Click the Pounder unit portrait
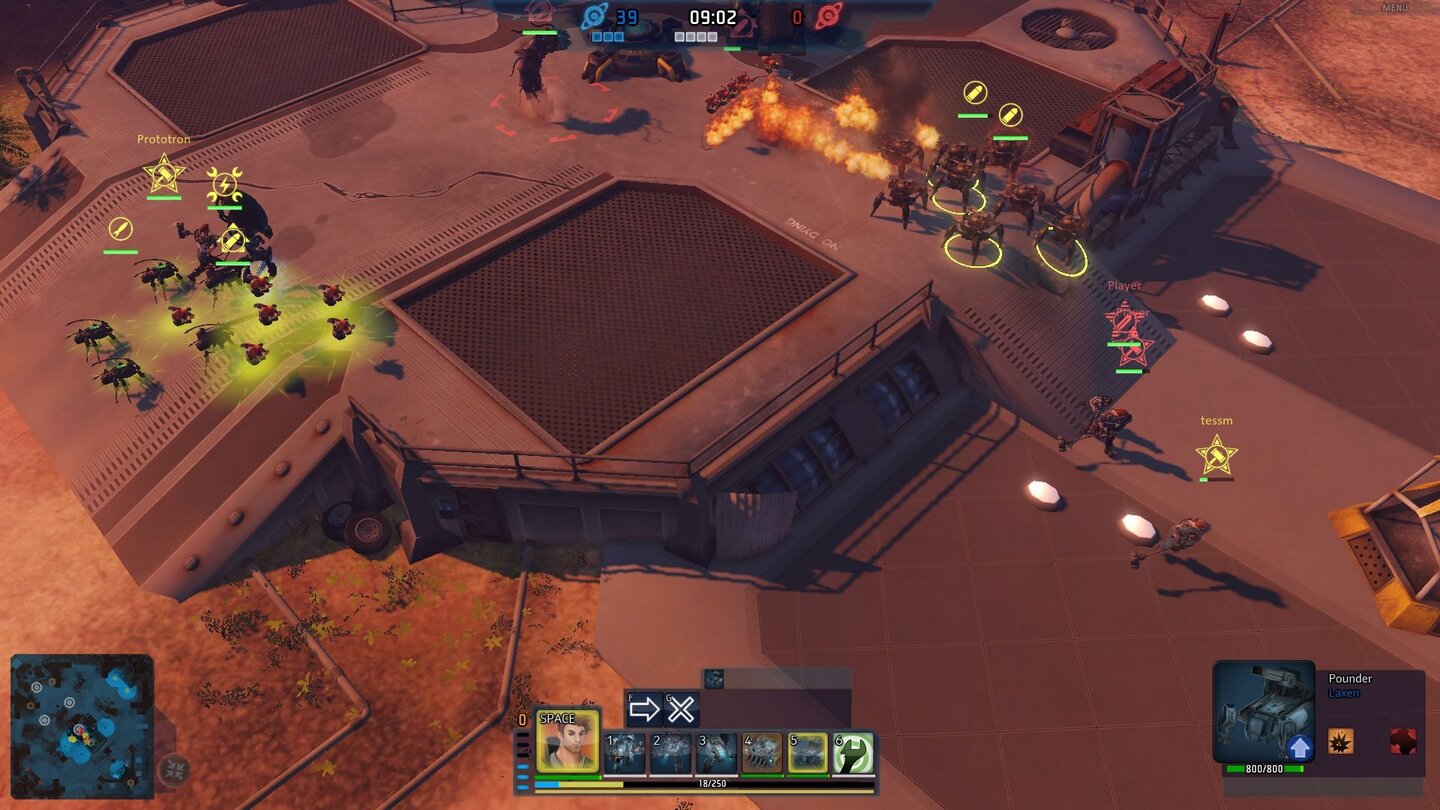 pos(1263,711)
